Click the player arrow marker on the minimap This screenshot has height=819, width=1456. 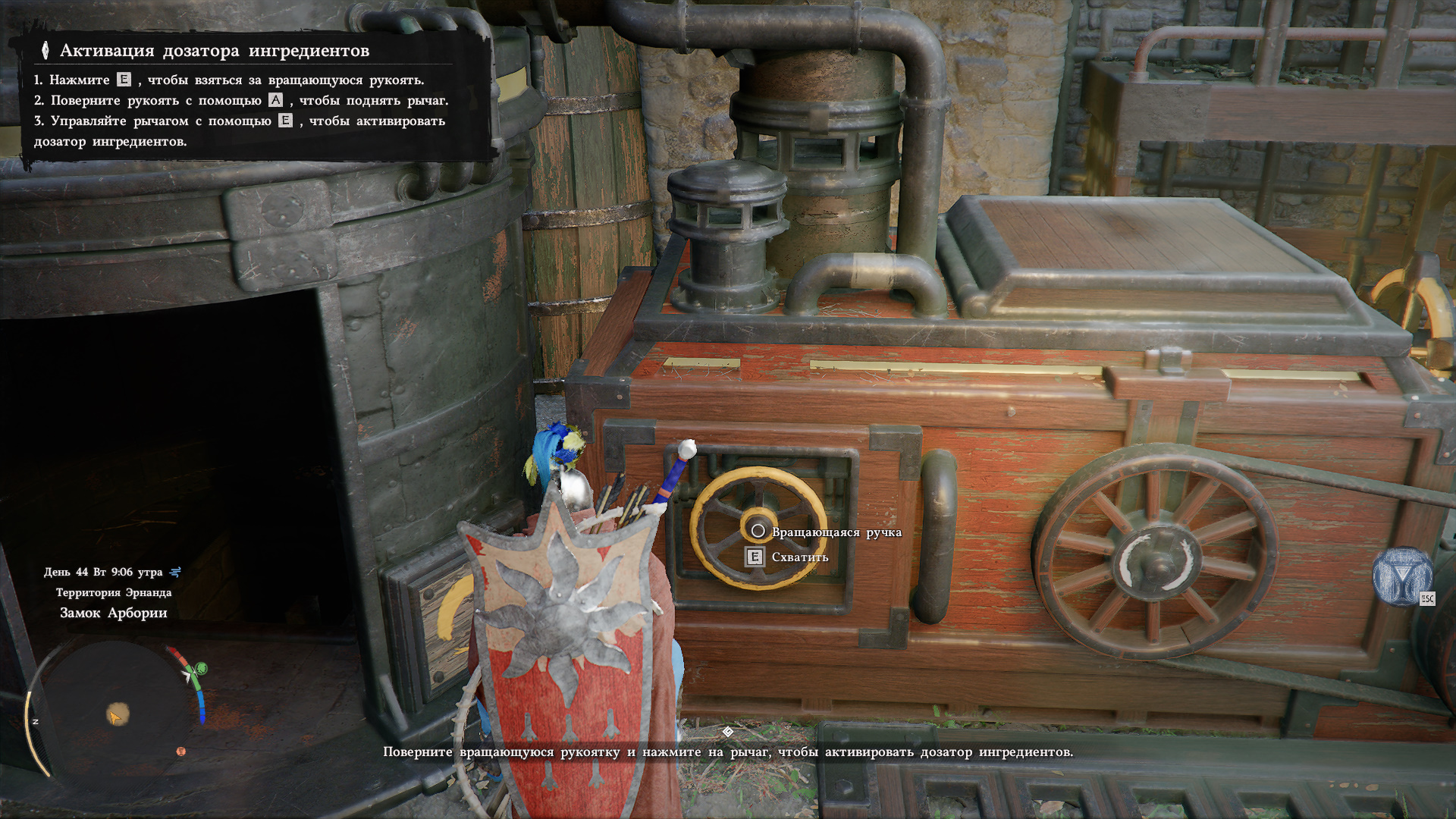click(115, 715)
